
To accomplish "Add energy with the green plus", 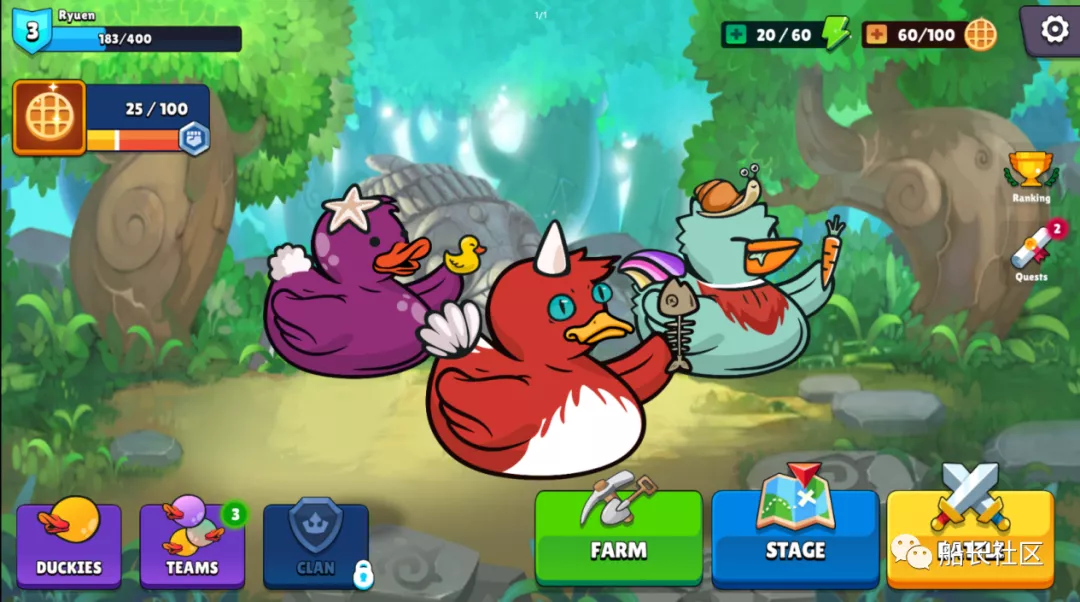I will click(x=737, y=35).
